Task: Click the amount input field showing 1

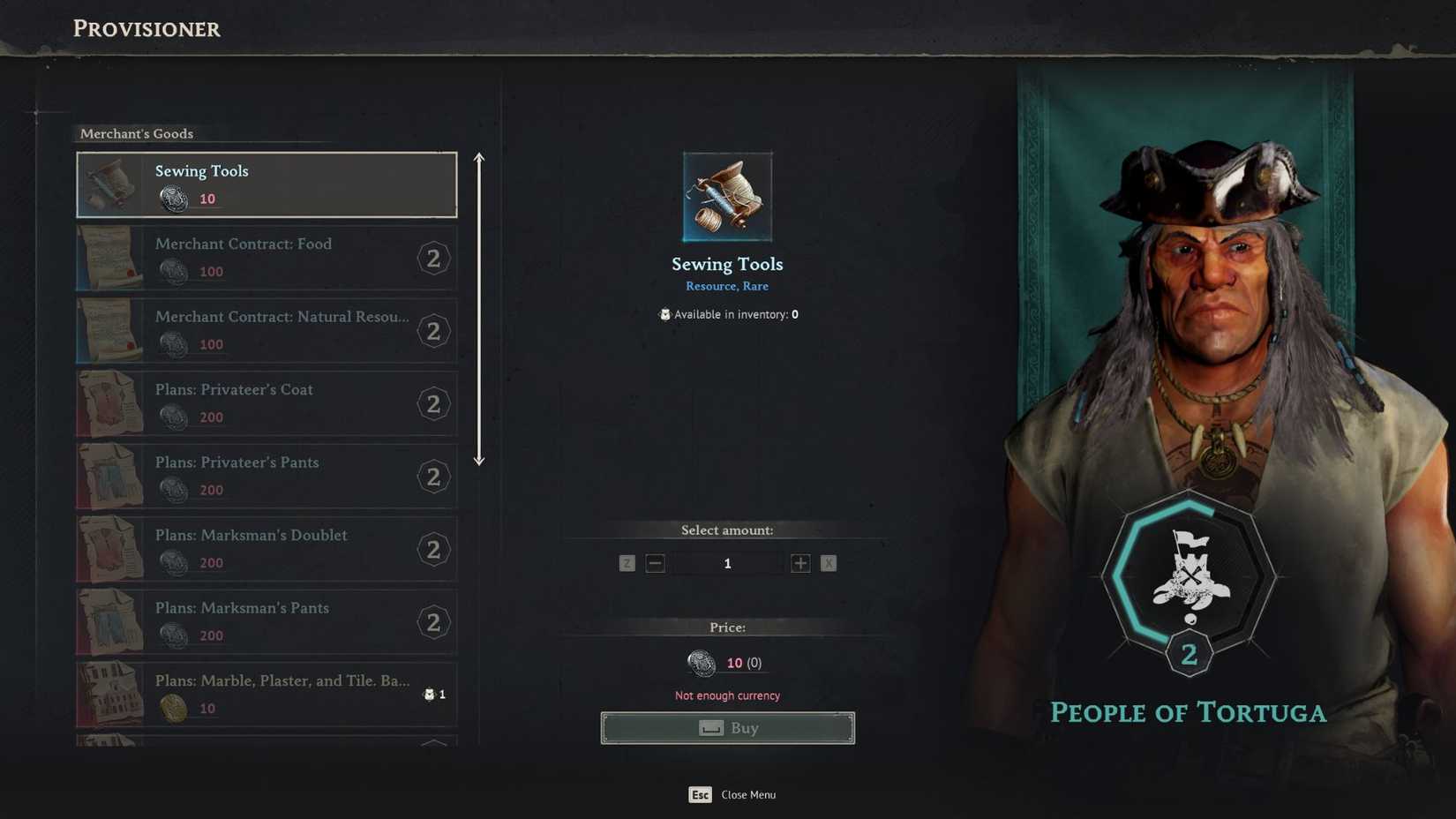Action: [x=727, y=563]
